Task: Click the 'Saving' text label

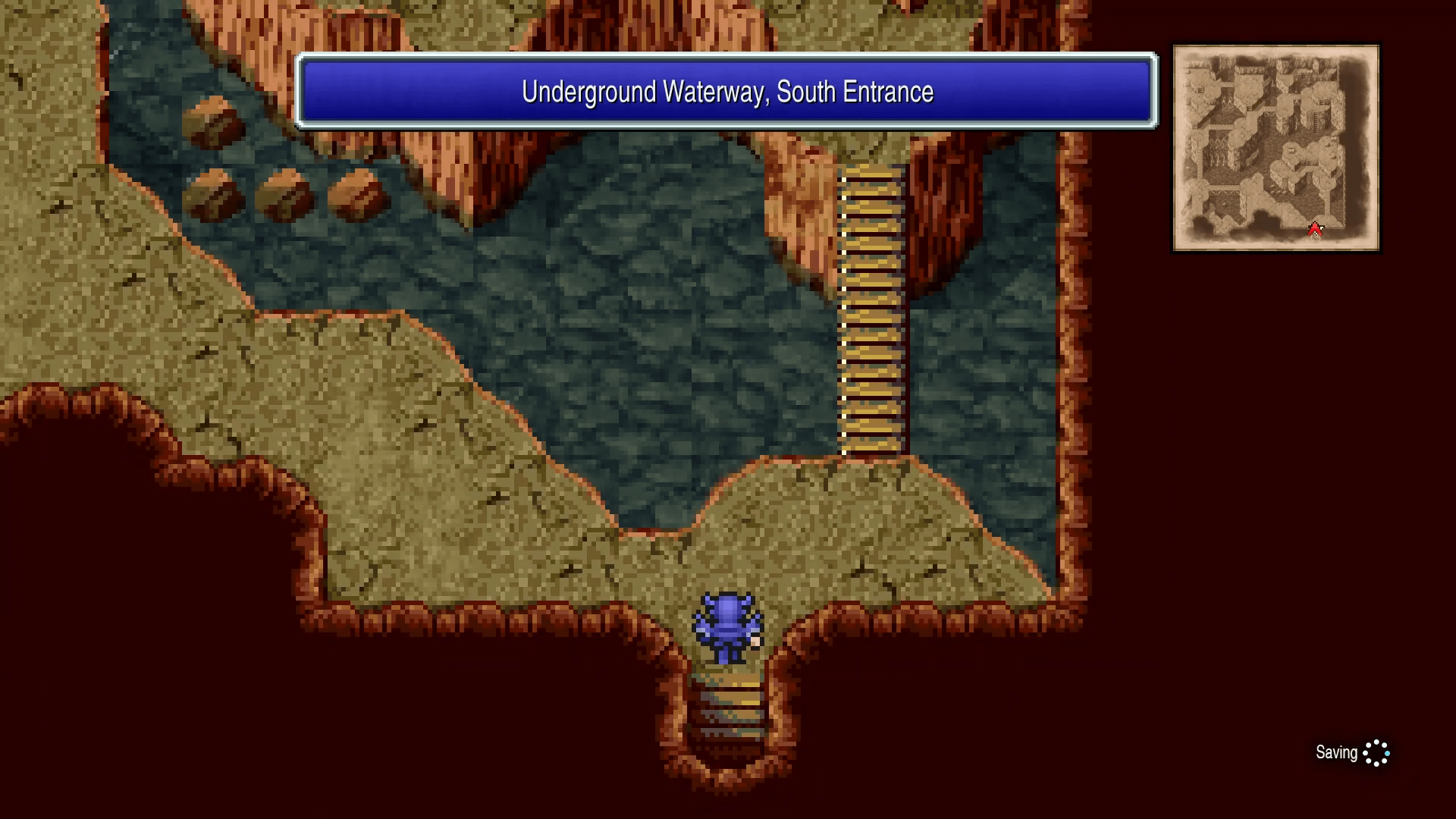Action: point(1337,753)
